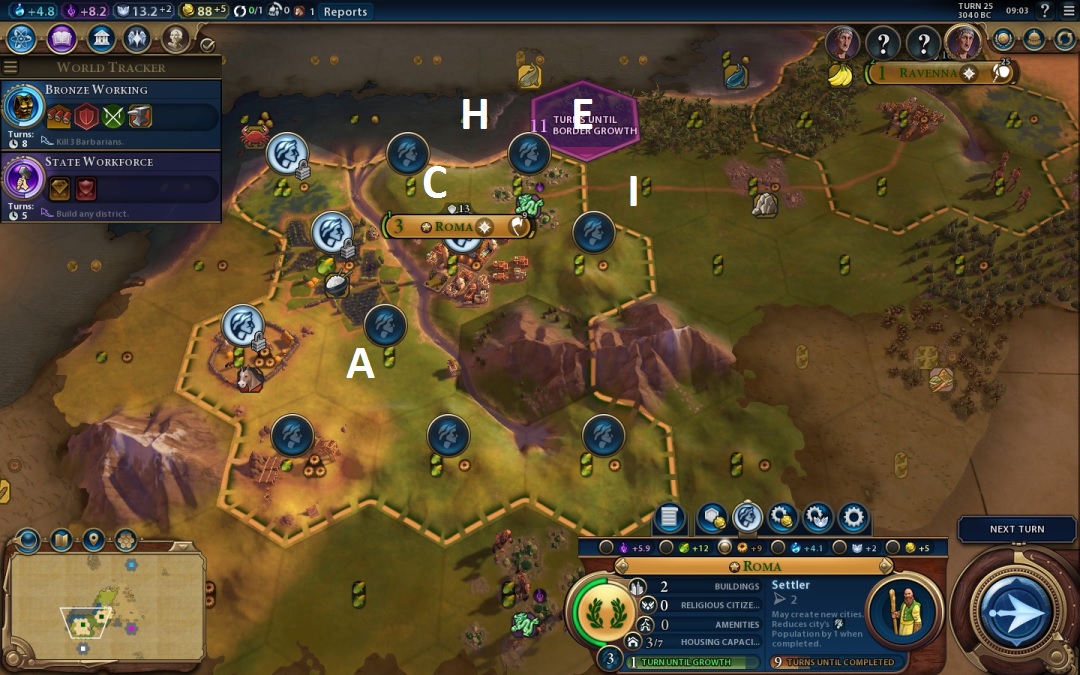Select the Ravenna city banner

click(928, 73)
